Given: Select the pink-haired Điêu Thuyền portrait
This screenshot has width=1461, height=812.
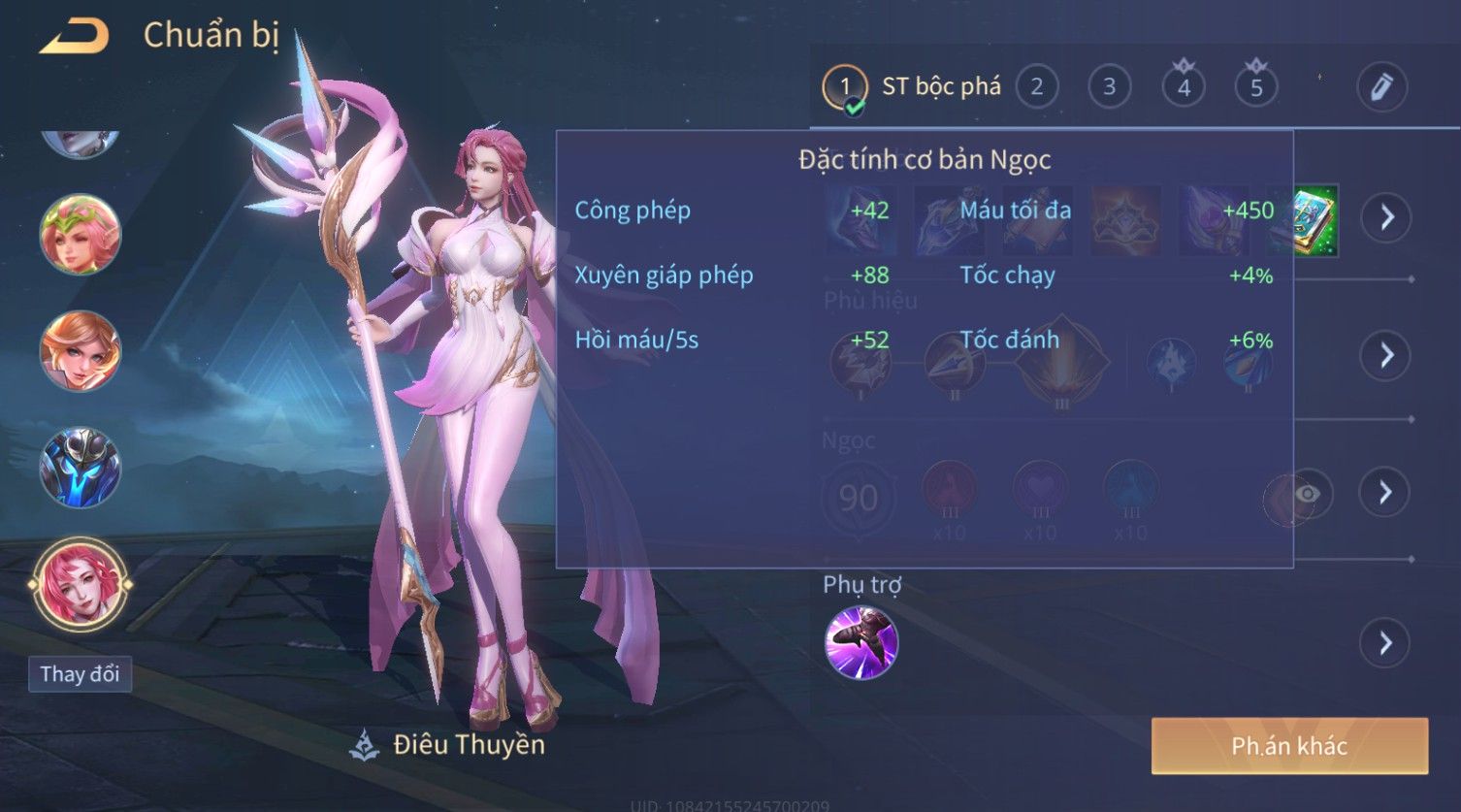Looking at the screenshot, I should pos(80,584).
